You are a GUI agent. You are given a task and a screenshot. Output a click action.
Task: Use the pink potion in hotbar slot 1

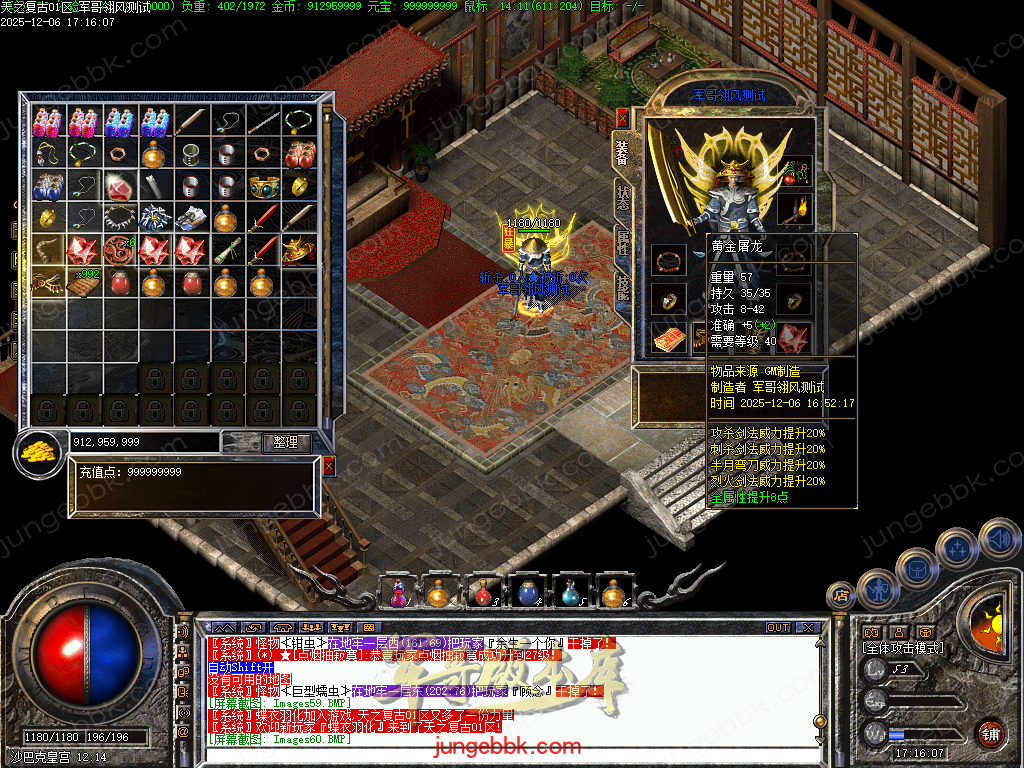pos(398,593)
